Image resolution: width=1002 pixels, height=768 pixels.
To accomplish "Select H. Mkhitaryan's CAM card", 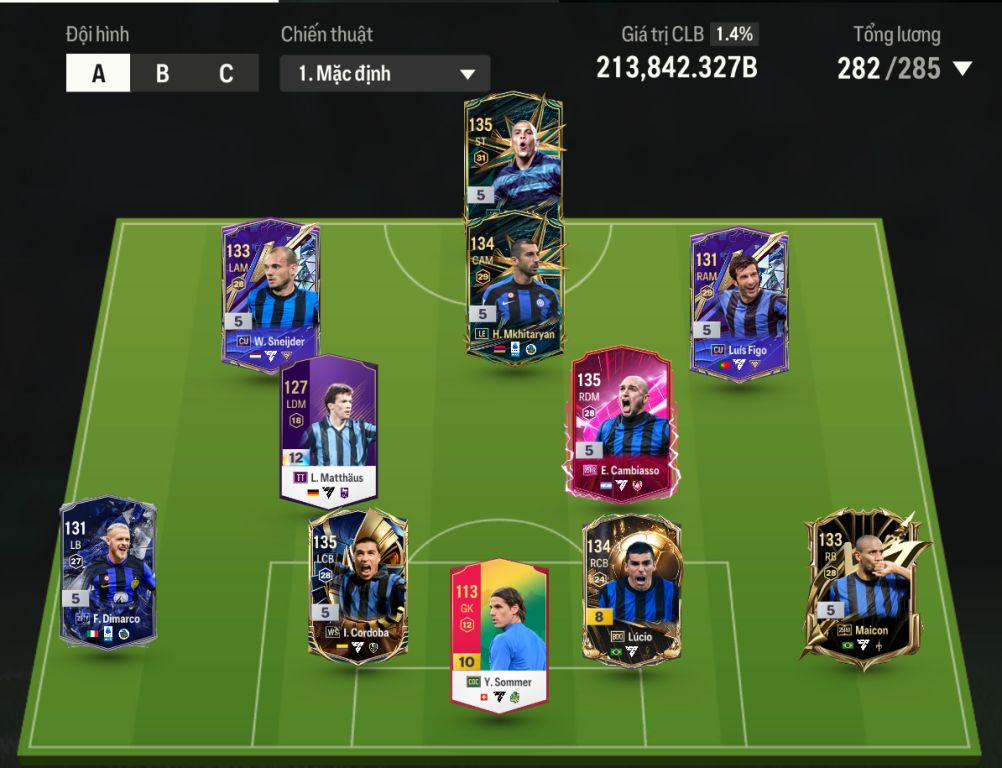I will 514,285.
